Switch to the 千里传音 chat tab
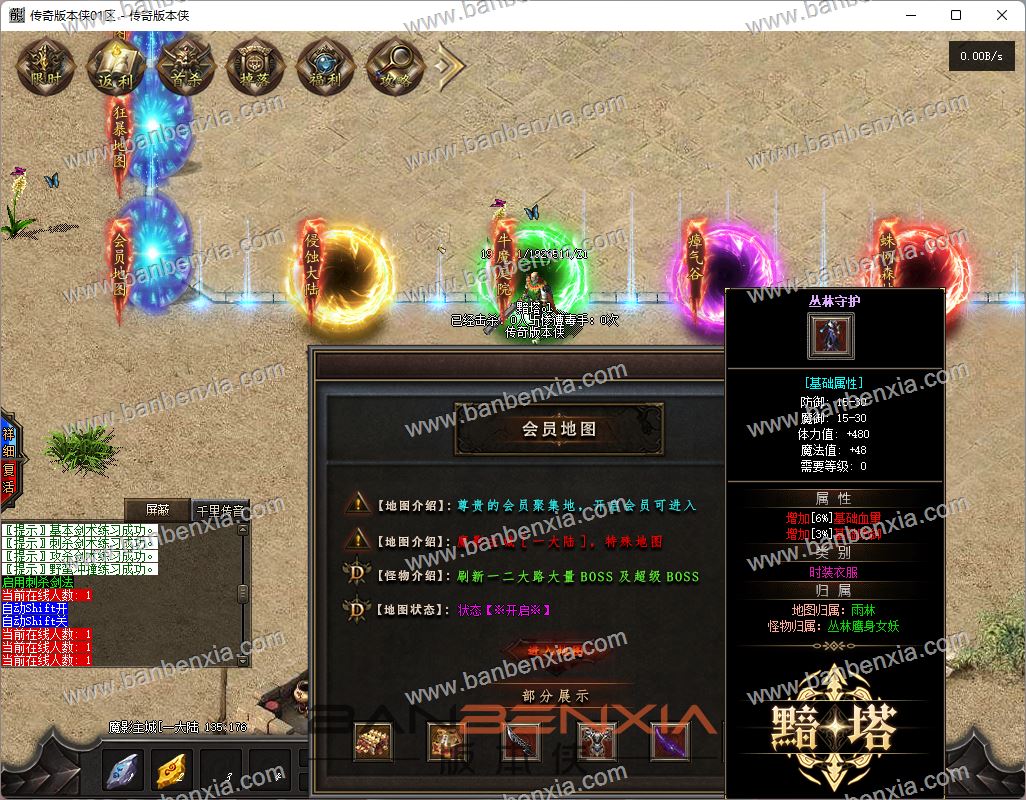Viewport: 1026px width, 800px height. click(219, 510)
